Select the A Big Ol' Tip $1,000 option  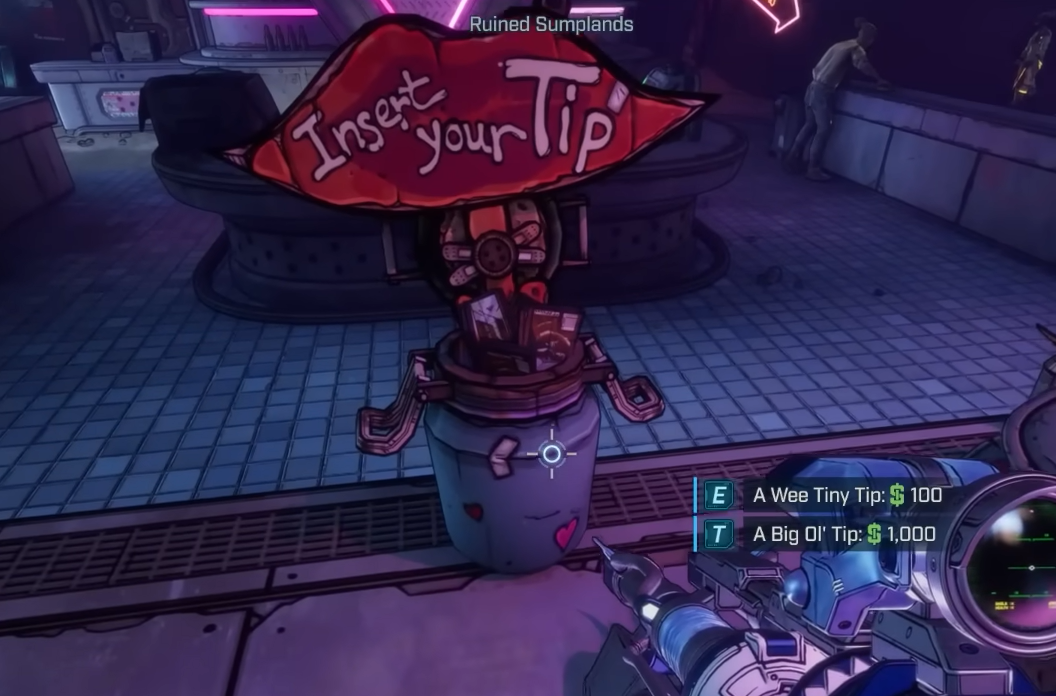pyautogui.click(x=843, y=534)
